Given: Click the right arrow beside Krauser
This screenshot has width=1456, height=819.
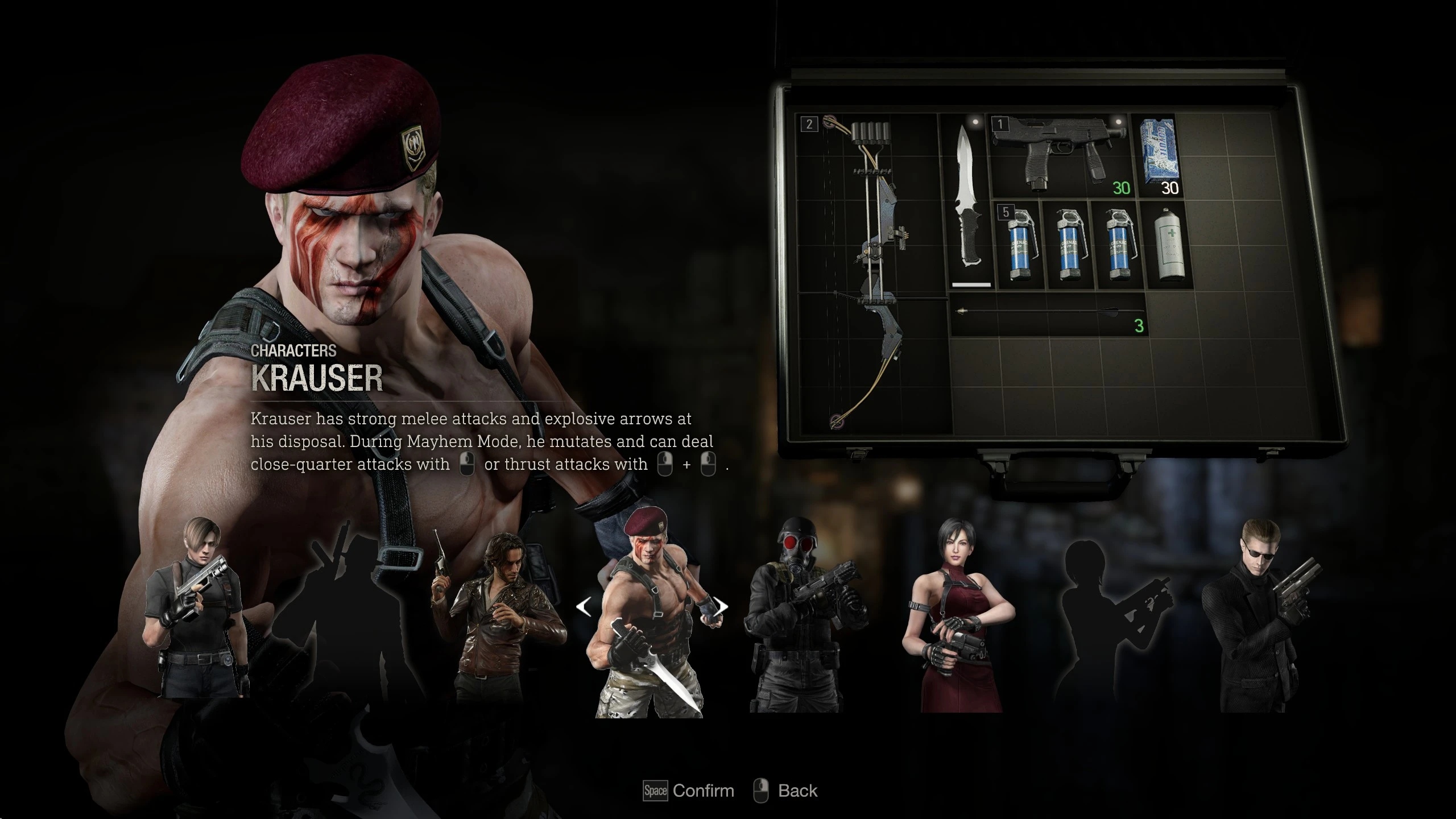Looking at the screenshot, I should pyautogui.click(x=721, y=607).
